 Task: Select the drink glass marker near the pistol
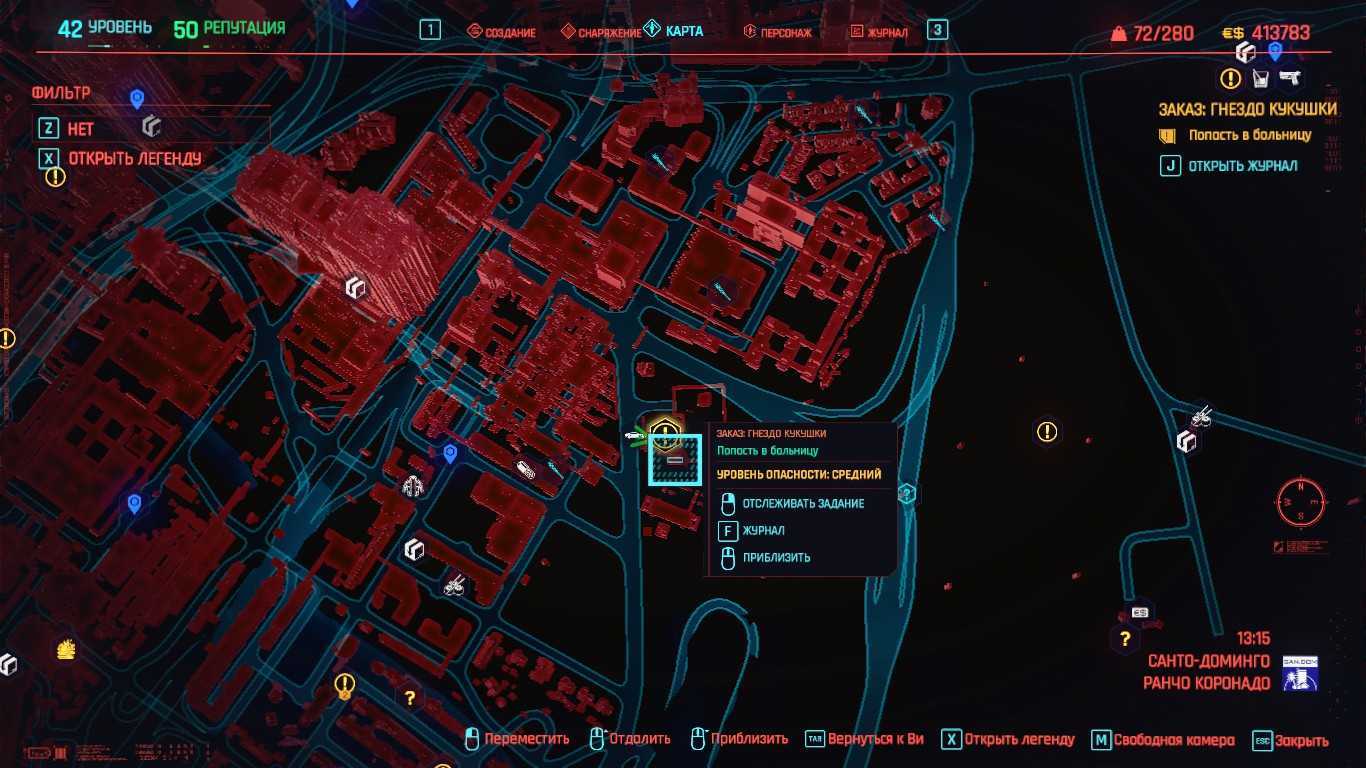(1260, 78)
